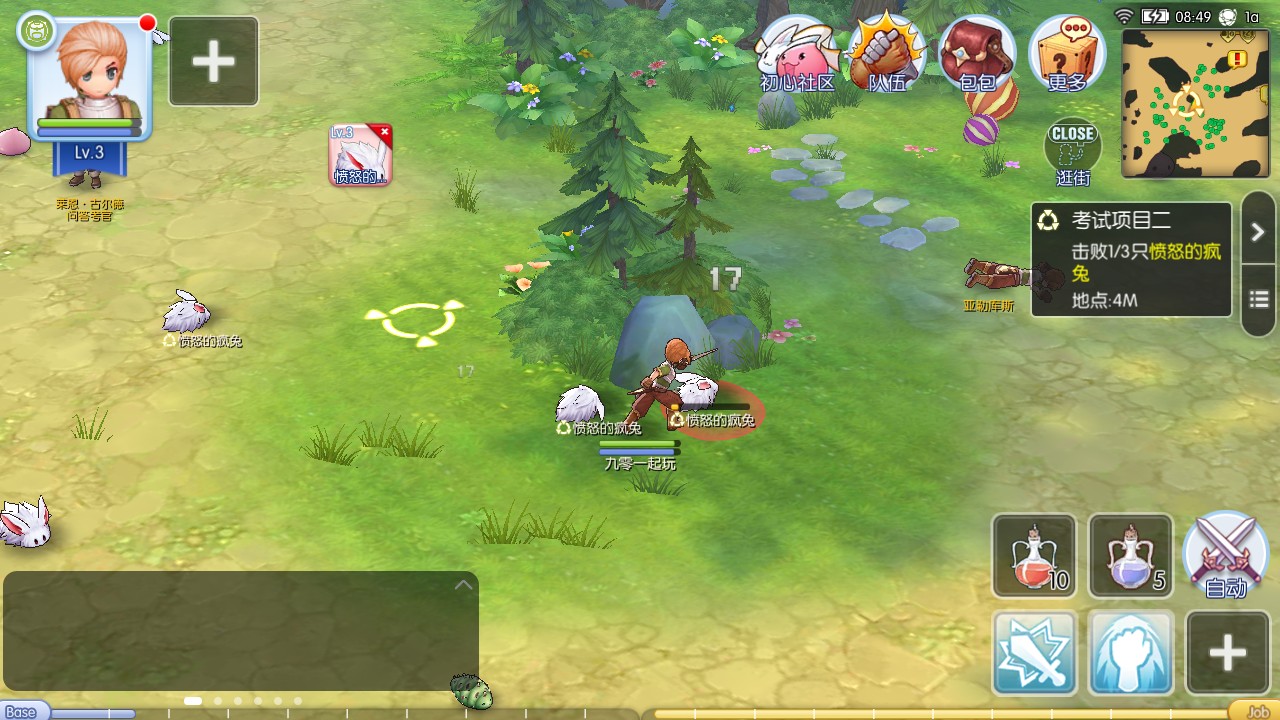Use the blue mana potion
The image size is (1280, 720).
pyautogui.click(x=1130, y=556)
